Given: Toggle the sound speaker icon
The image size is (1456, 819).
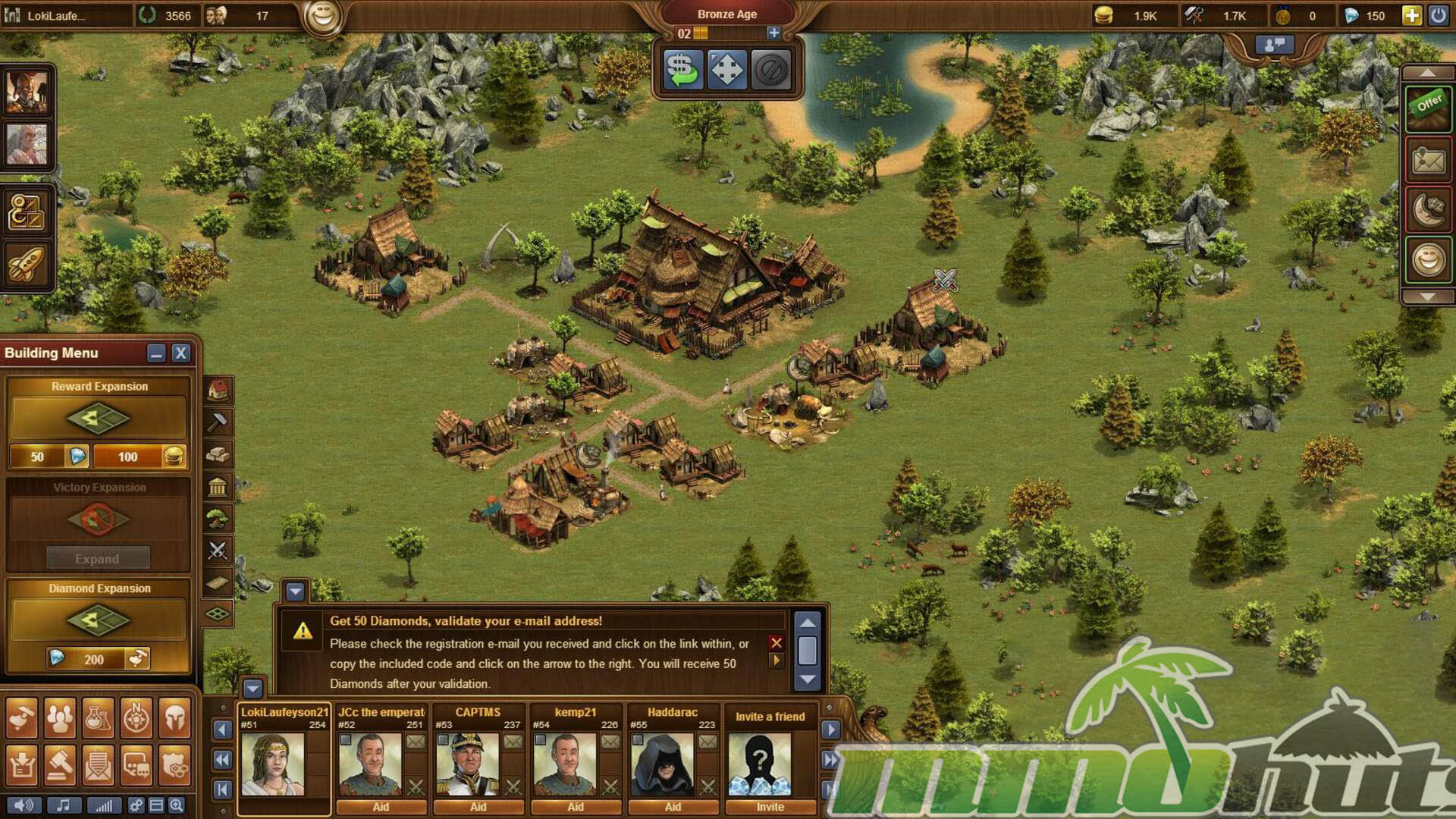Looking at the screenshot, I should click(24, 805).
